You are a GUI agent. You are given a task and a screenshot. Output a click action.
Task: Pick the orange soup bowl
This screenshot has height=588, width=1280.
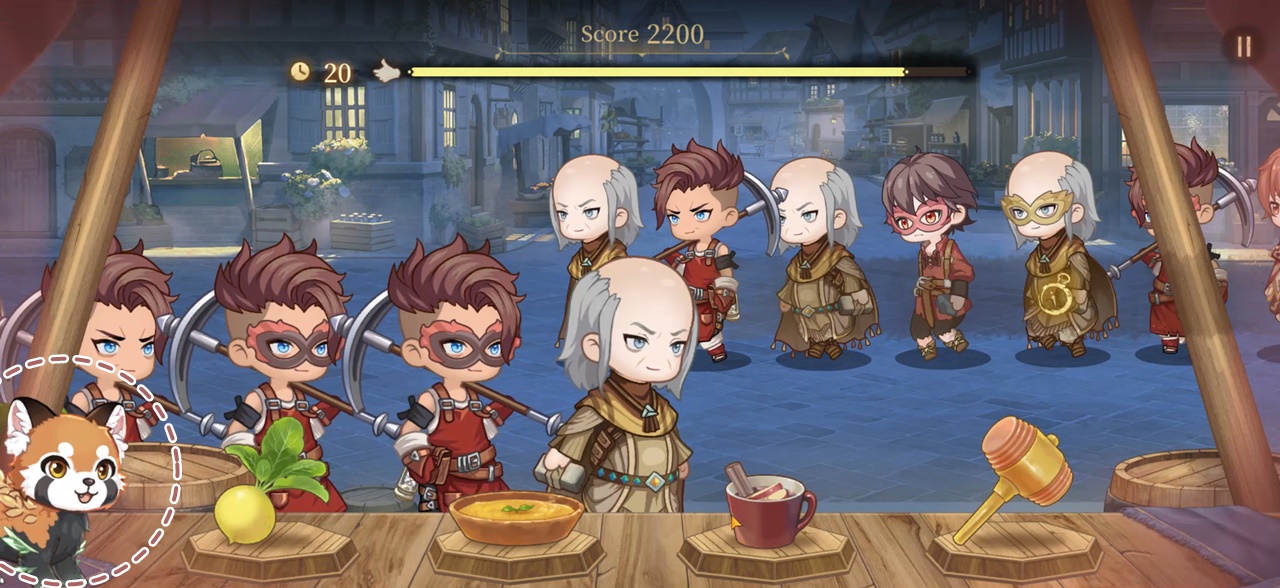[x=515, y=515]
